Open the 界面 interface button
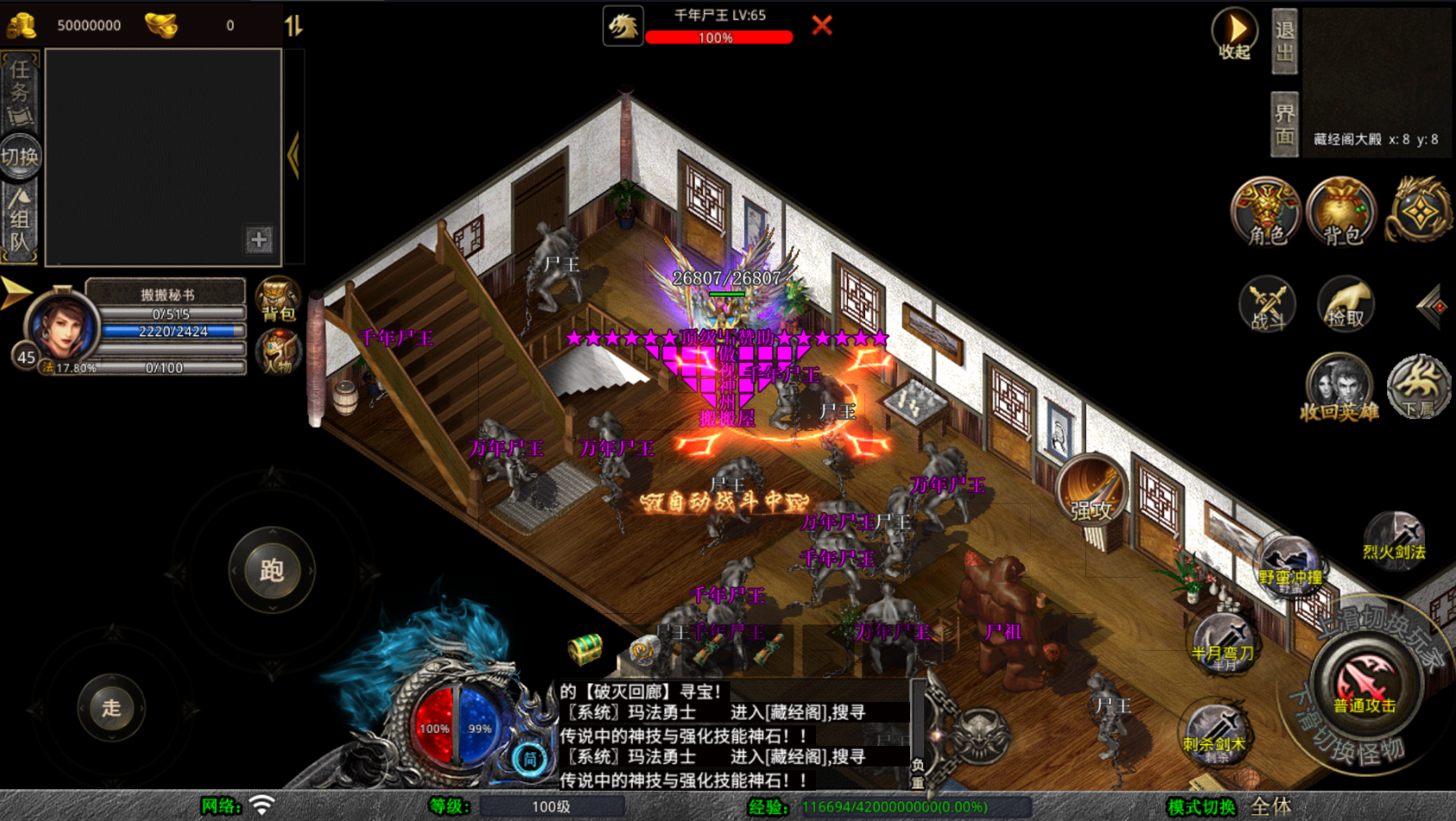This screenshot has height=821, width=1456. pos(1284,124)
